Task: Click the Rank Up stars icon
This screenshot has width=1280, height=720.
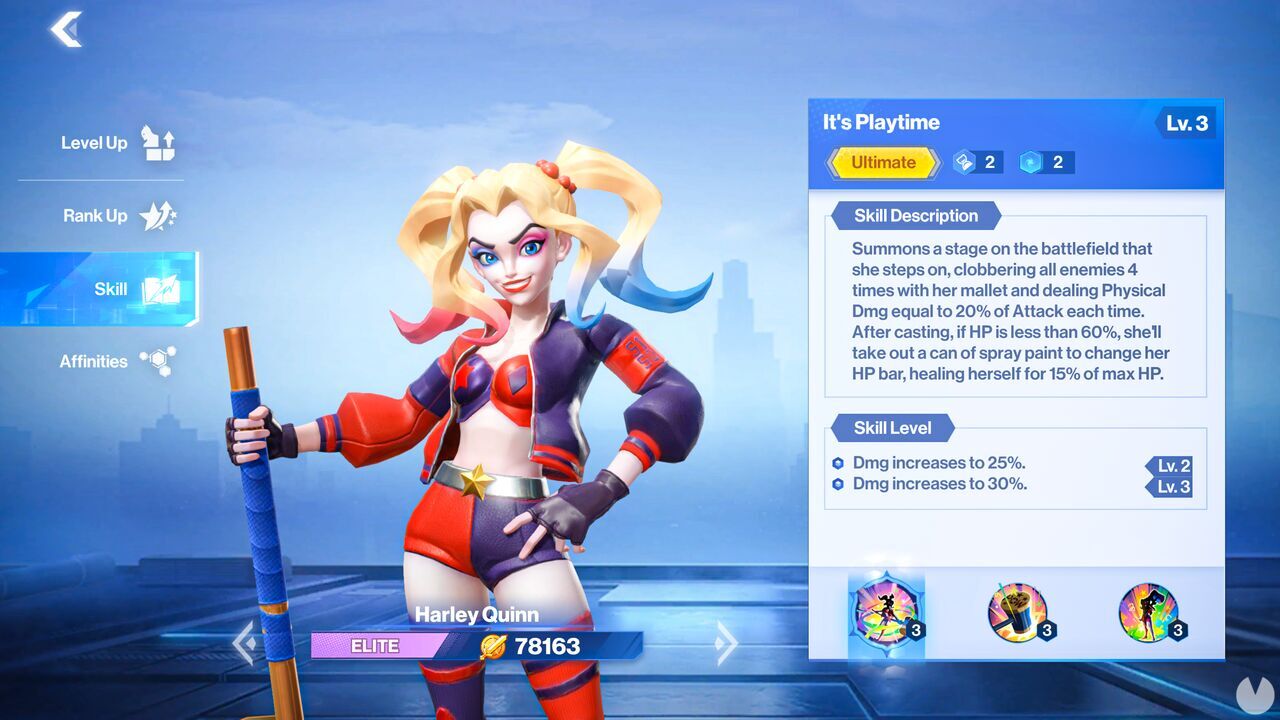Action: tap(158, 215)
